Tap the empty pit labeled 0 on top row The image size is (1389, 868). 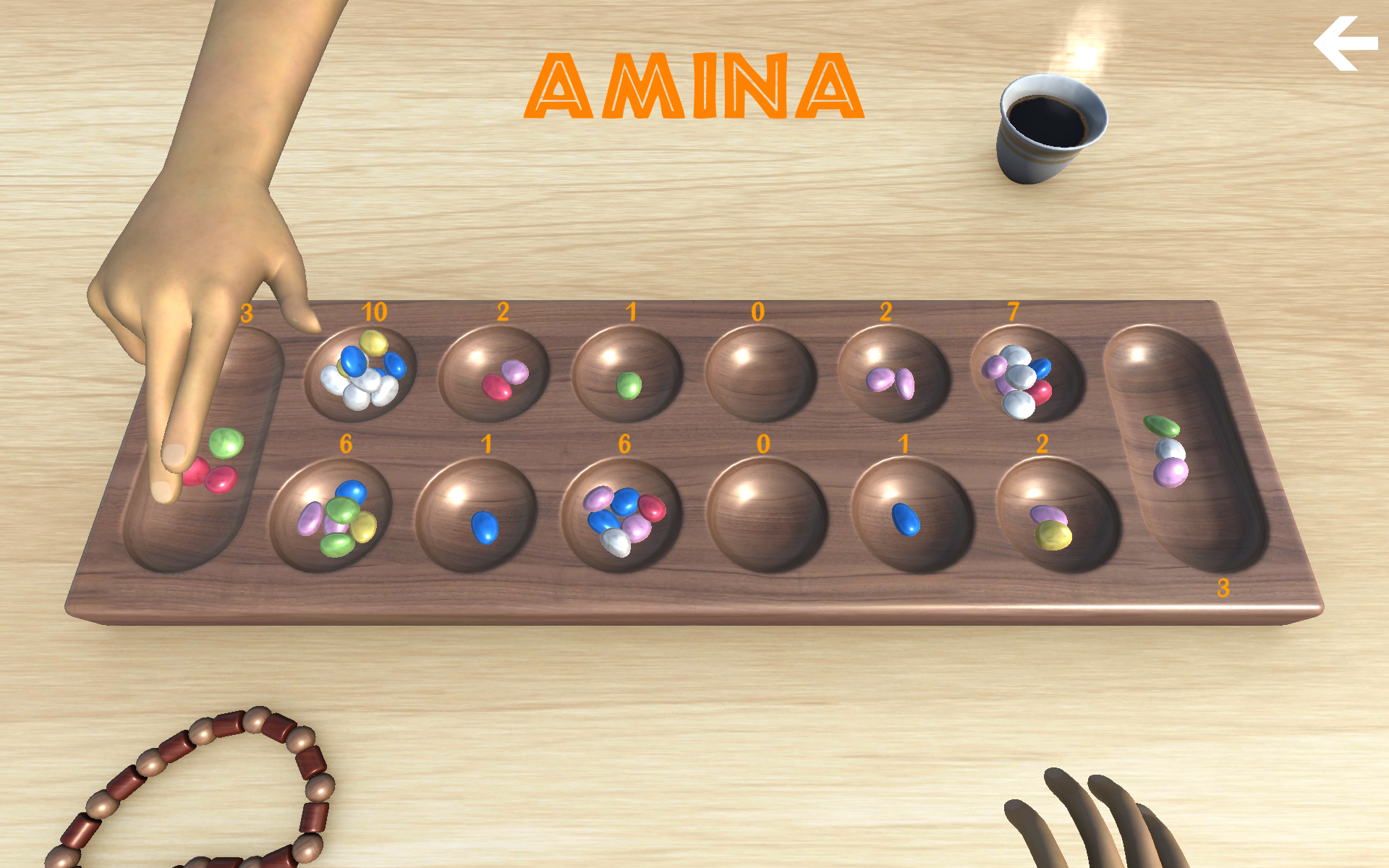click(760, 373)
